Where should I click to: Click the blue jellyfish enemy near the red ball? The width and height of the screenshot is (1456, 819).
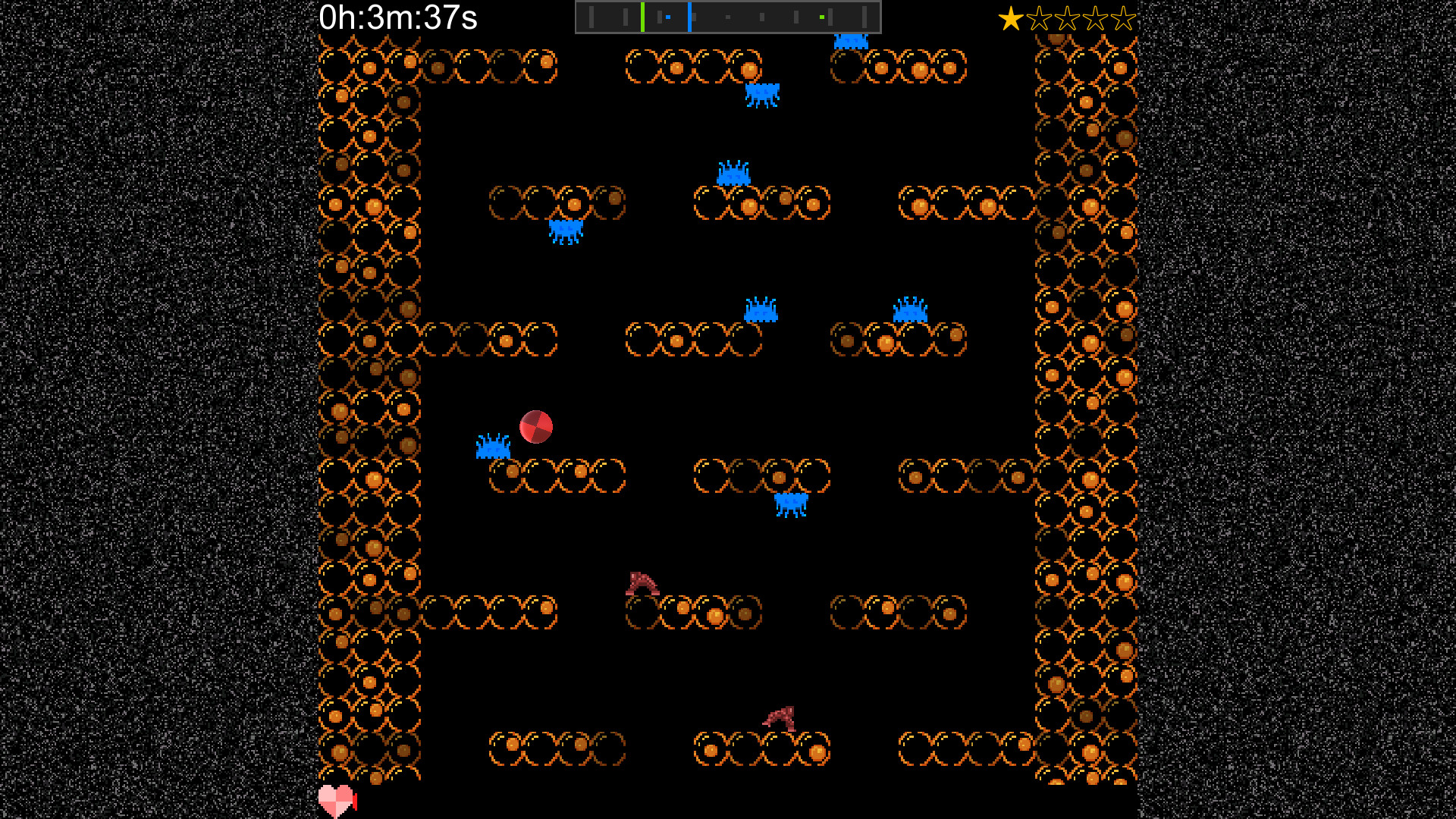click(493, 447)
